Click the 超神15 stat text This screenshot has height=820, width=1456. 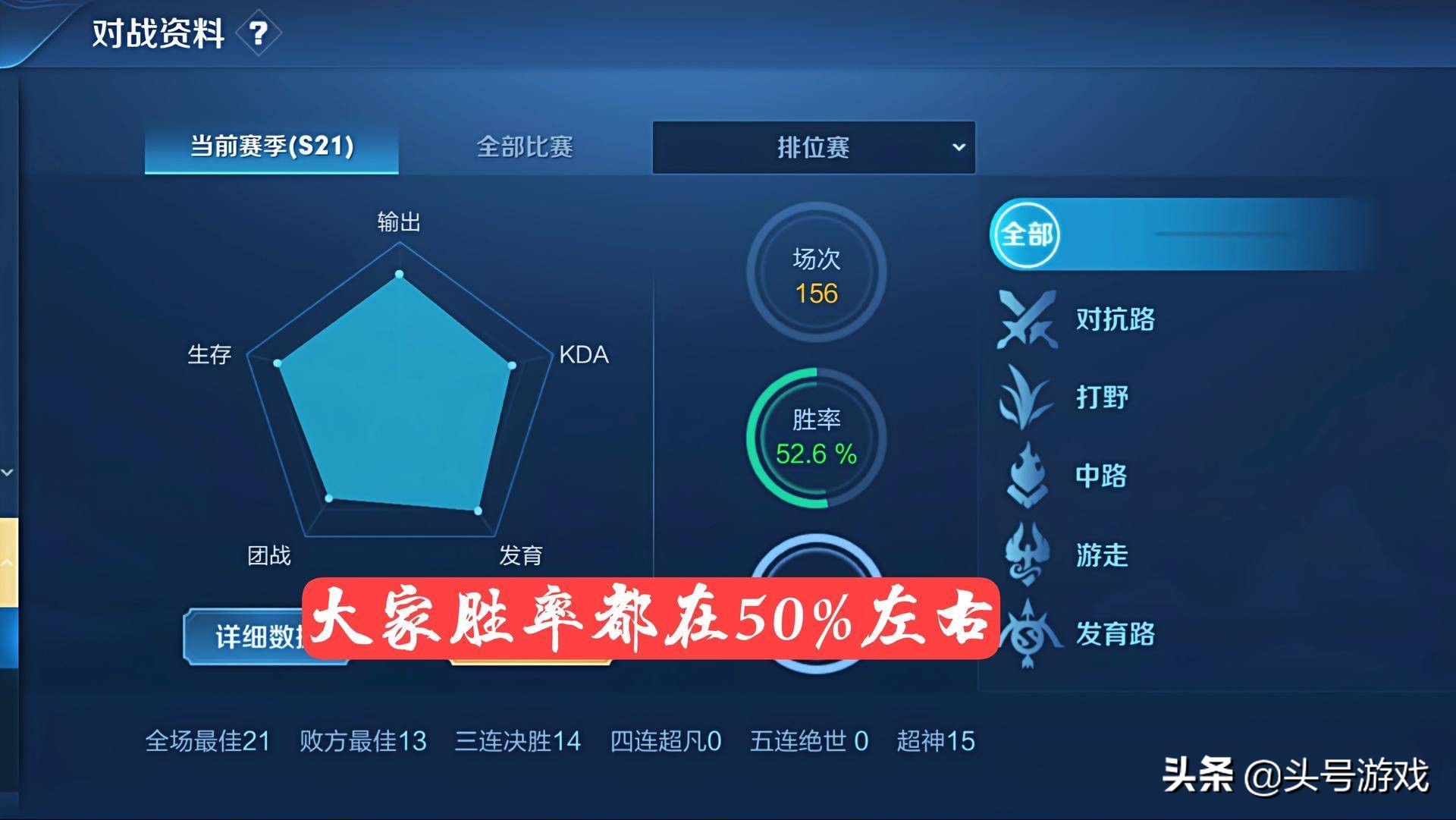coord(936,741)
